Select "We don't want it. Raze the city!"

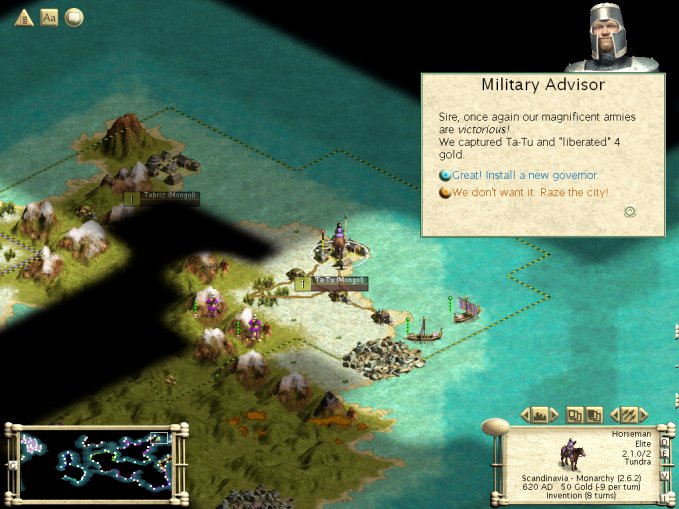(x=529, y=192)
